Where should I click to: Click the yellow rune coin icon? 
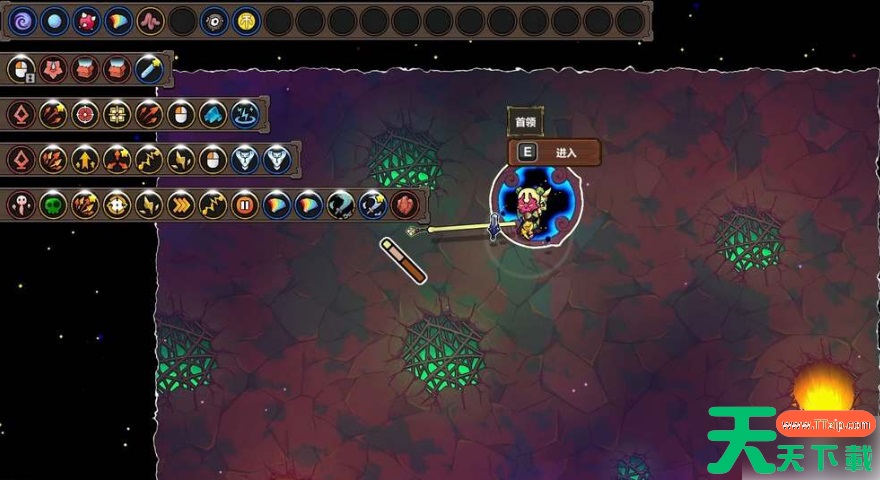246,21
